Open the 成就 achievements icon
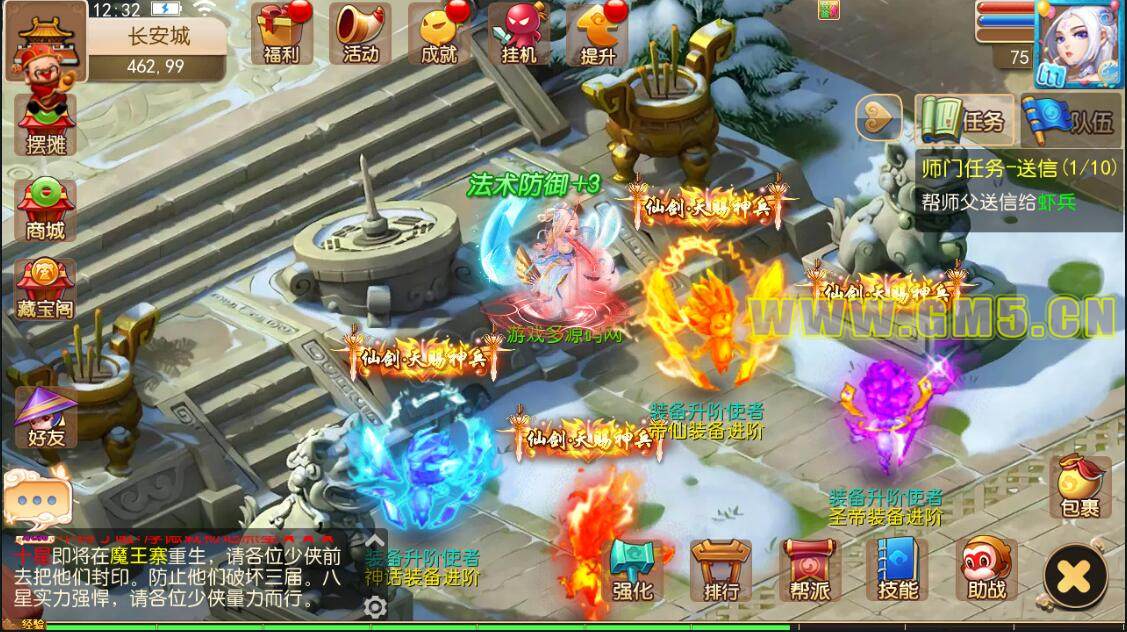Screen dimensions: 1127x632 440,33
